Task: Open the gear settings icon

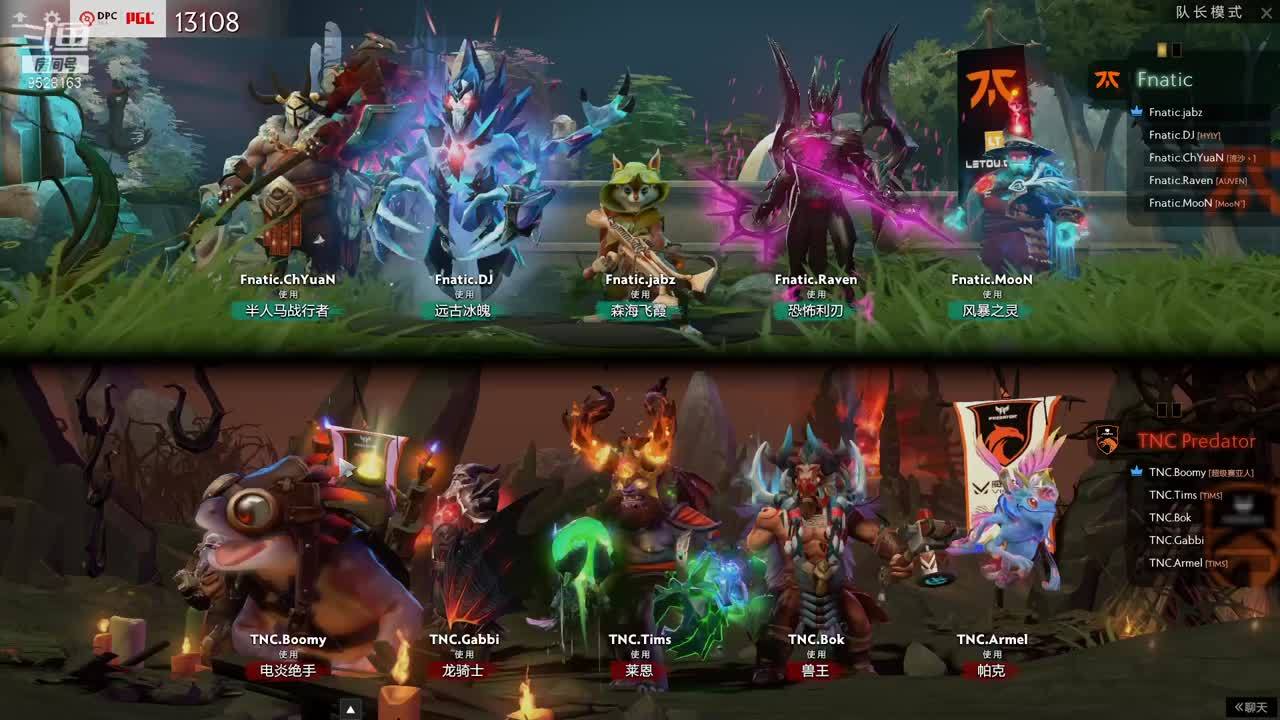Action: click(52, 19)
